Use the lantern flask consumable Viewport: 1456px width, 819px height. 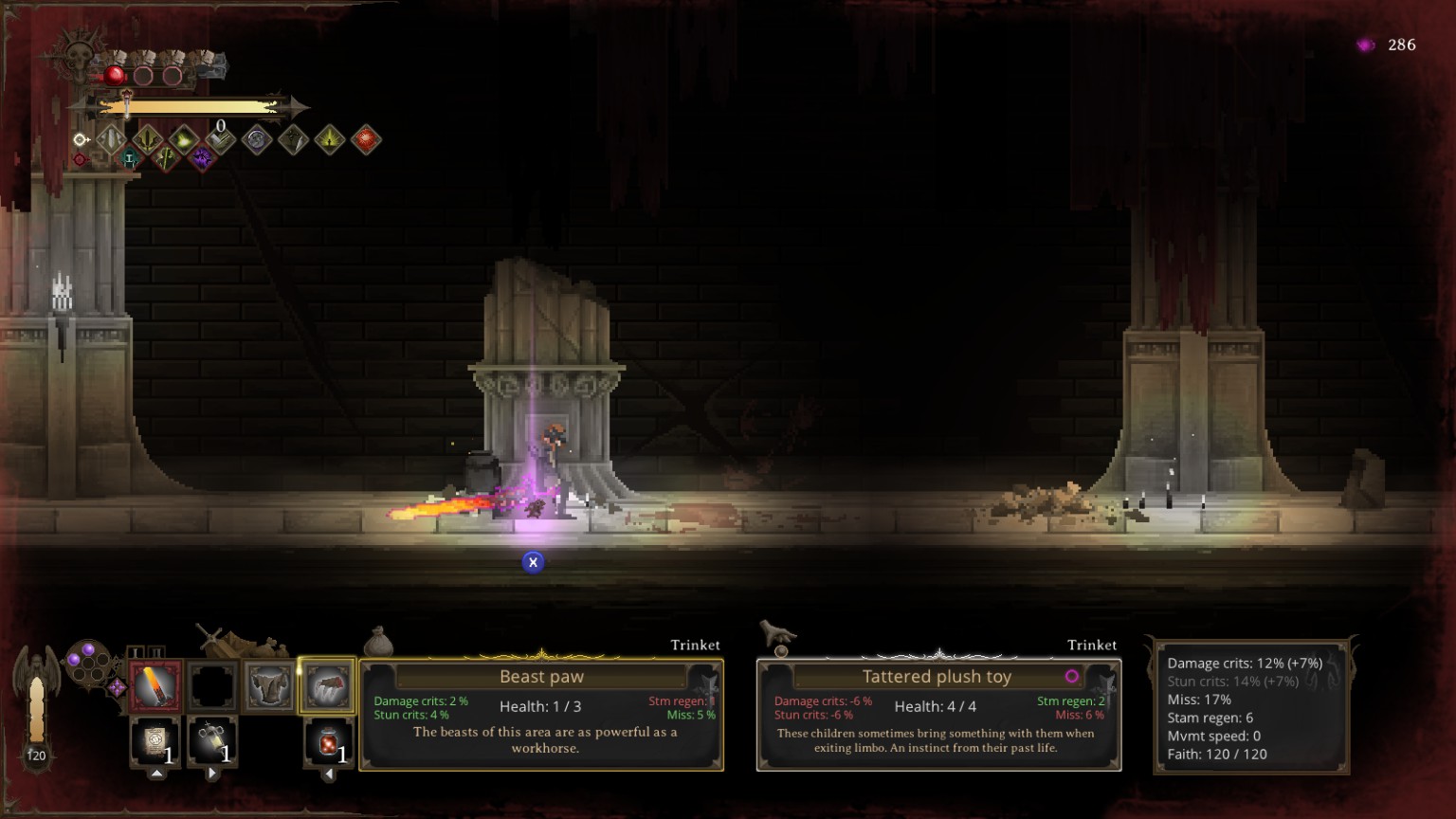point(212,741)
